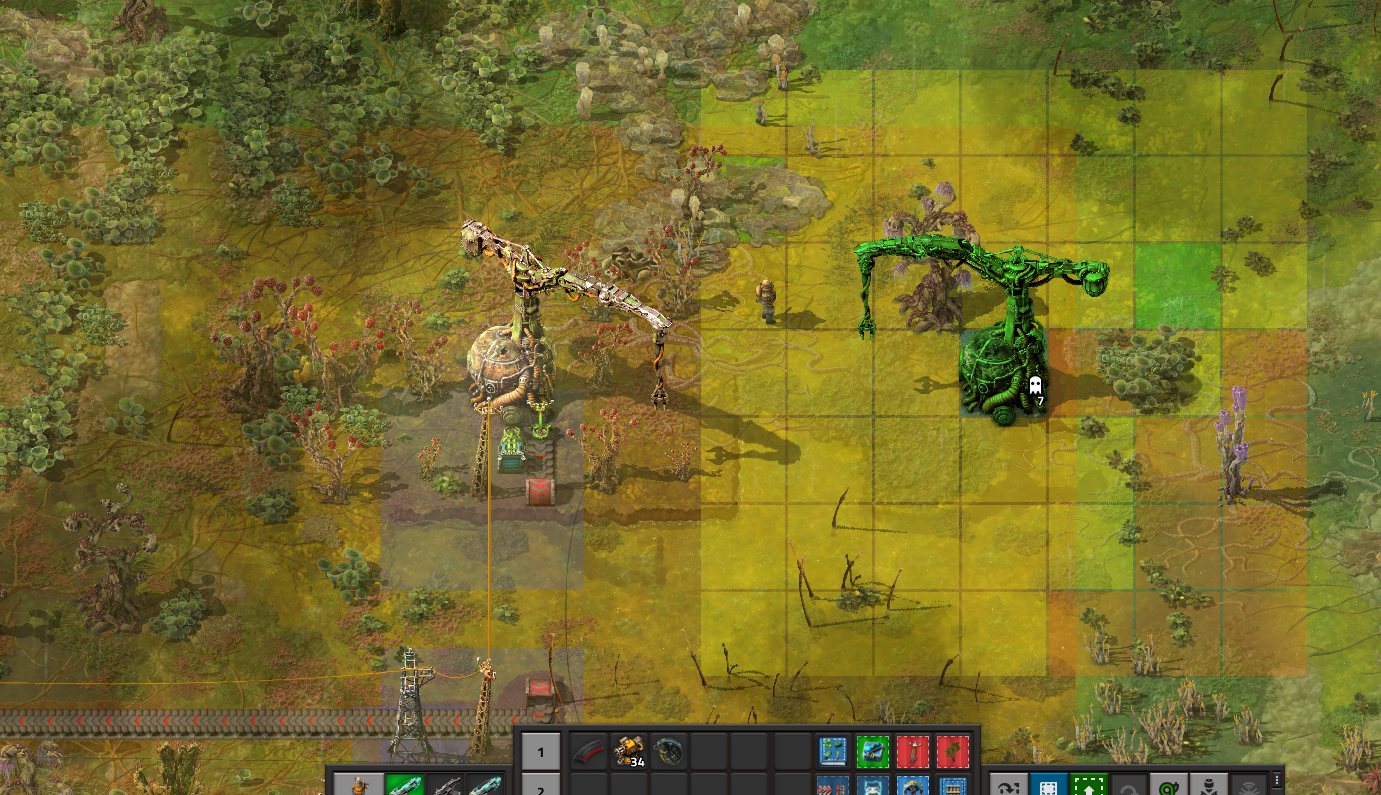Choose the blue blueprint with green pieces
Viewport: 1381px width, 795px height.
coord(833,751)
